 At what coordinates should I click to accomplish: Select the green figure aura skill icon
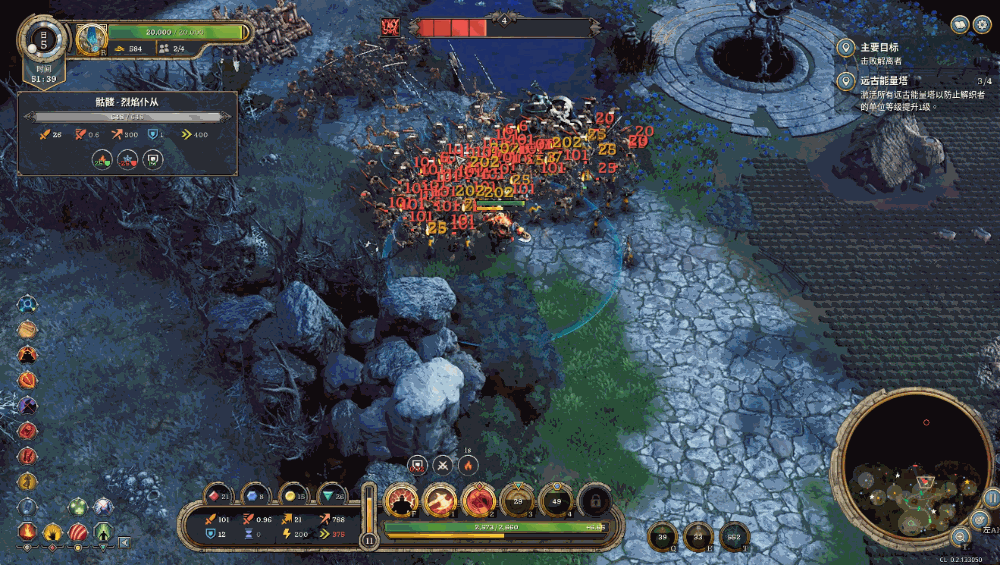click(103, 532)
